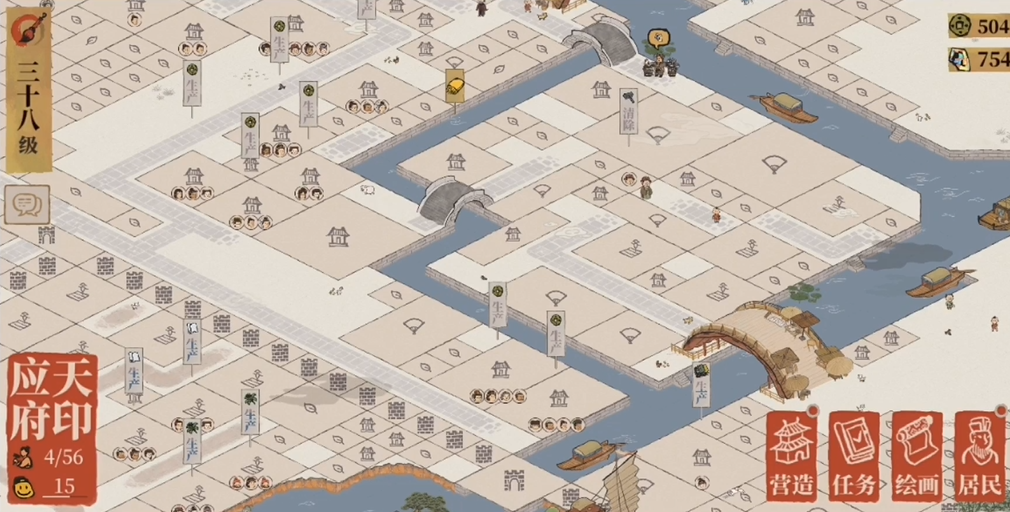The height and width of the screenshot is (512, 1010).
Task: Open the 绘画 painting menu
Action: (x=917, y=456)
